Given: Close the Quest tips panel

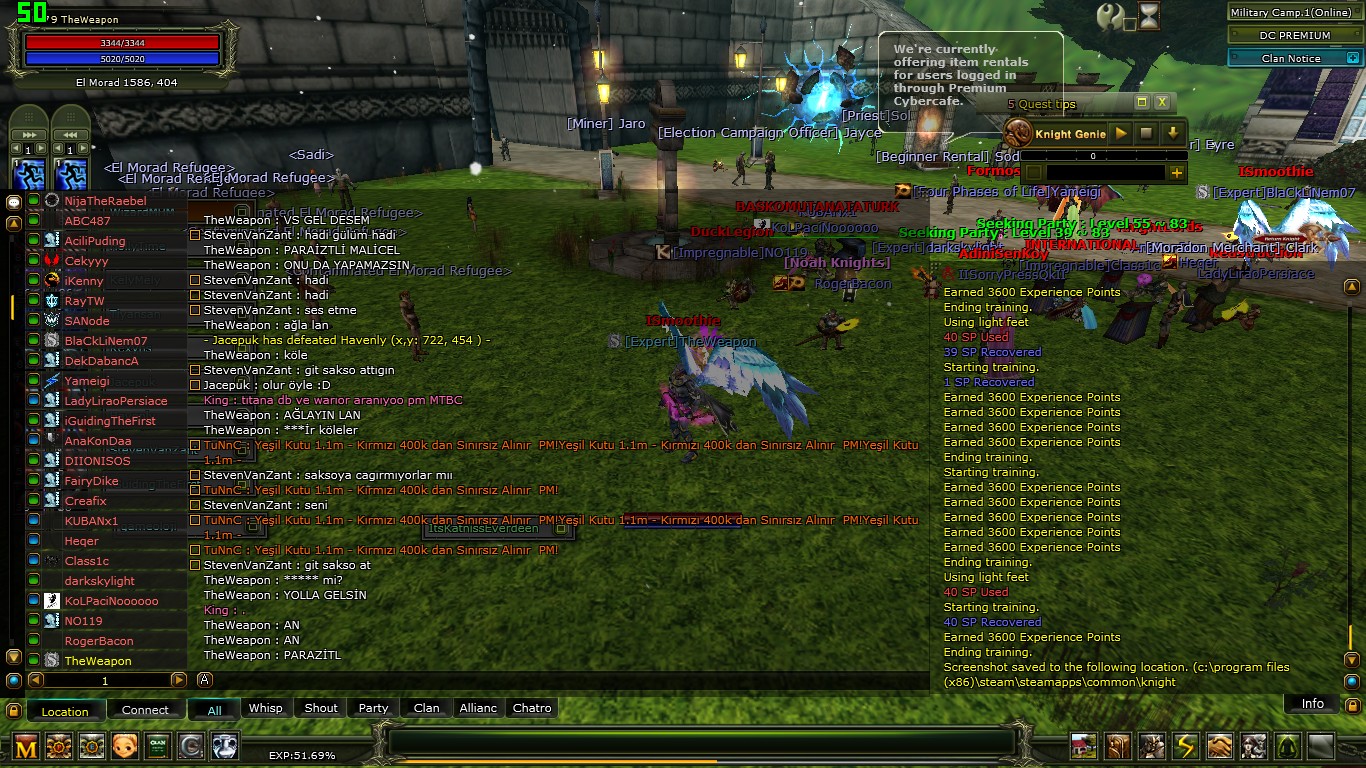Looking at the screenshot, I should point(1162,102).
